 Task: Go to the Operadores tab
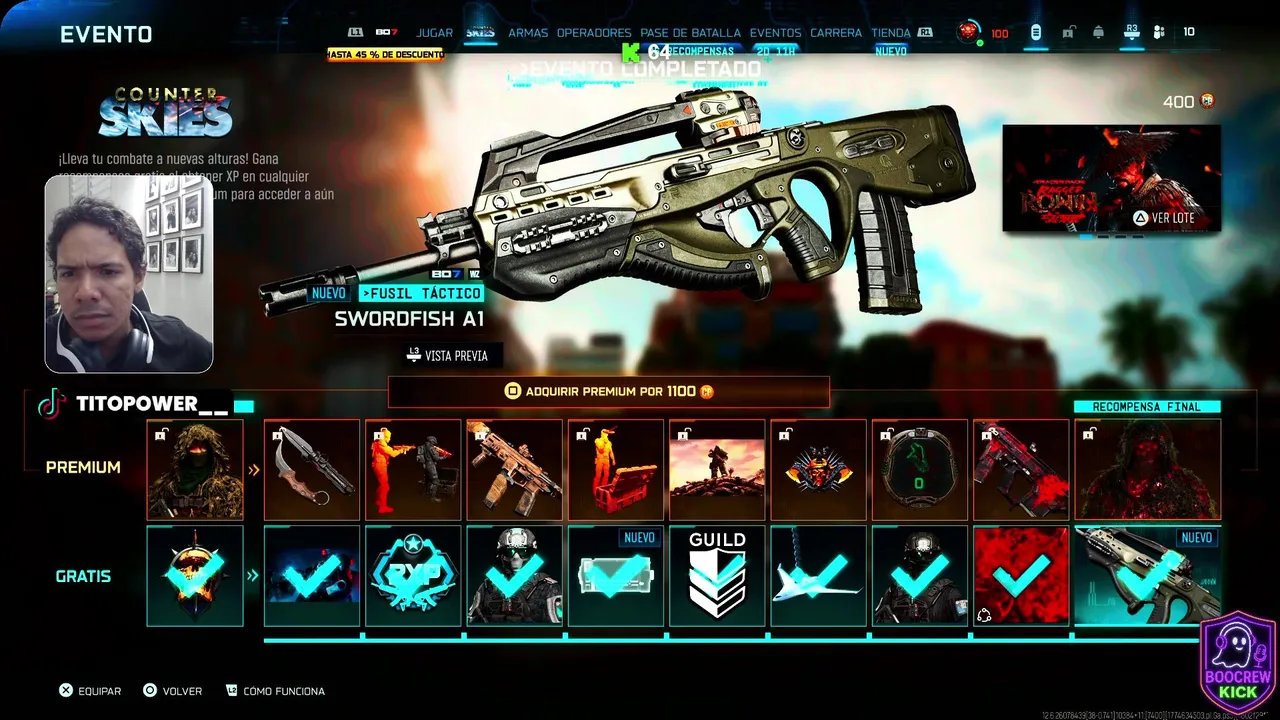(594, 33)
